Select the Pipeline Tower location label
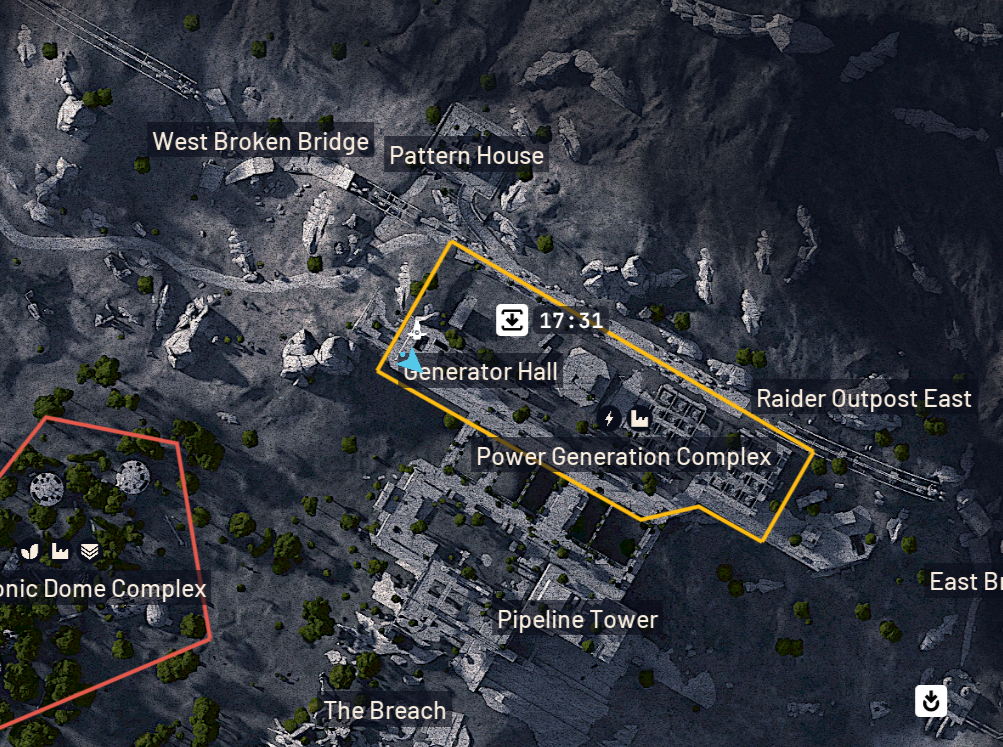This screenshot has width=1003, height=747. [577, 620]
